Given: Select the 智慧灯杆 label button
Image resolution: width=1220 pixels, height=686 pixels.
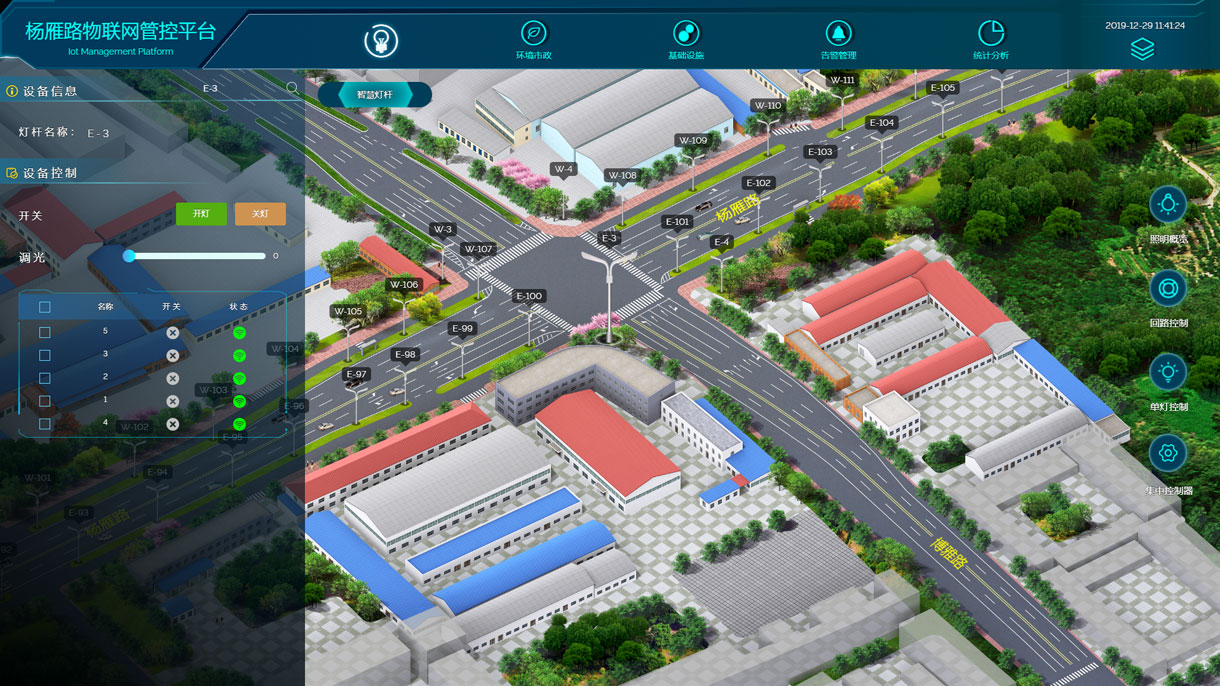Looking at the screenshot, I should [x=375, y=95].
